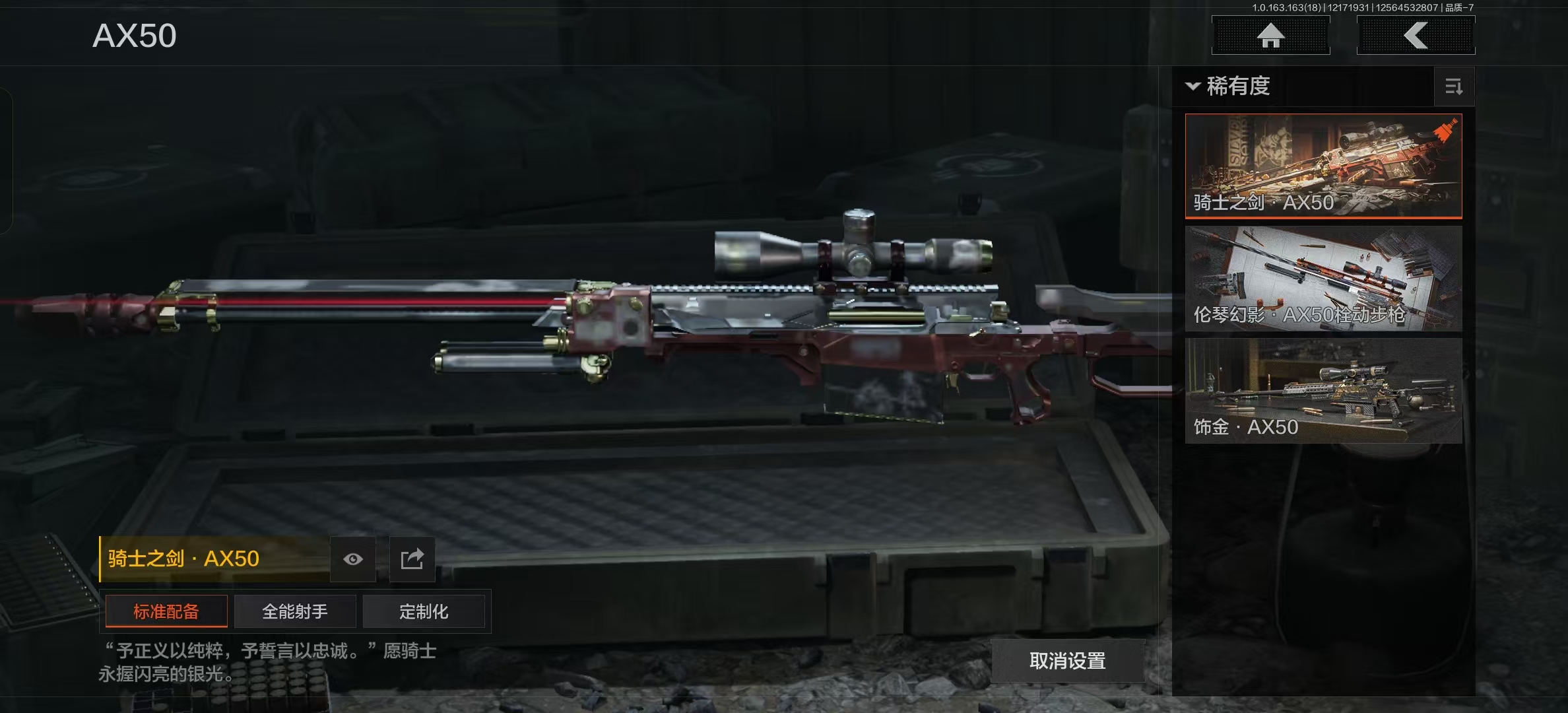Pick the 饰金 · AX50 skin thumbnail

(1323, 391)
